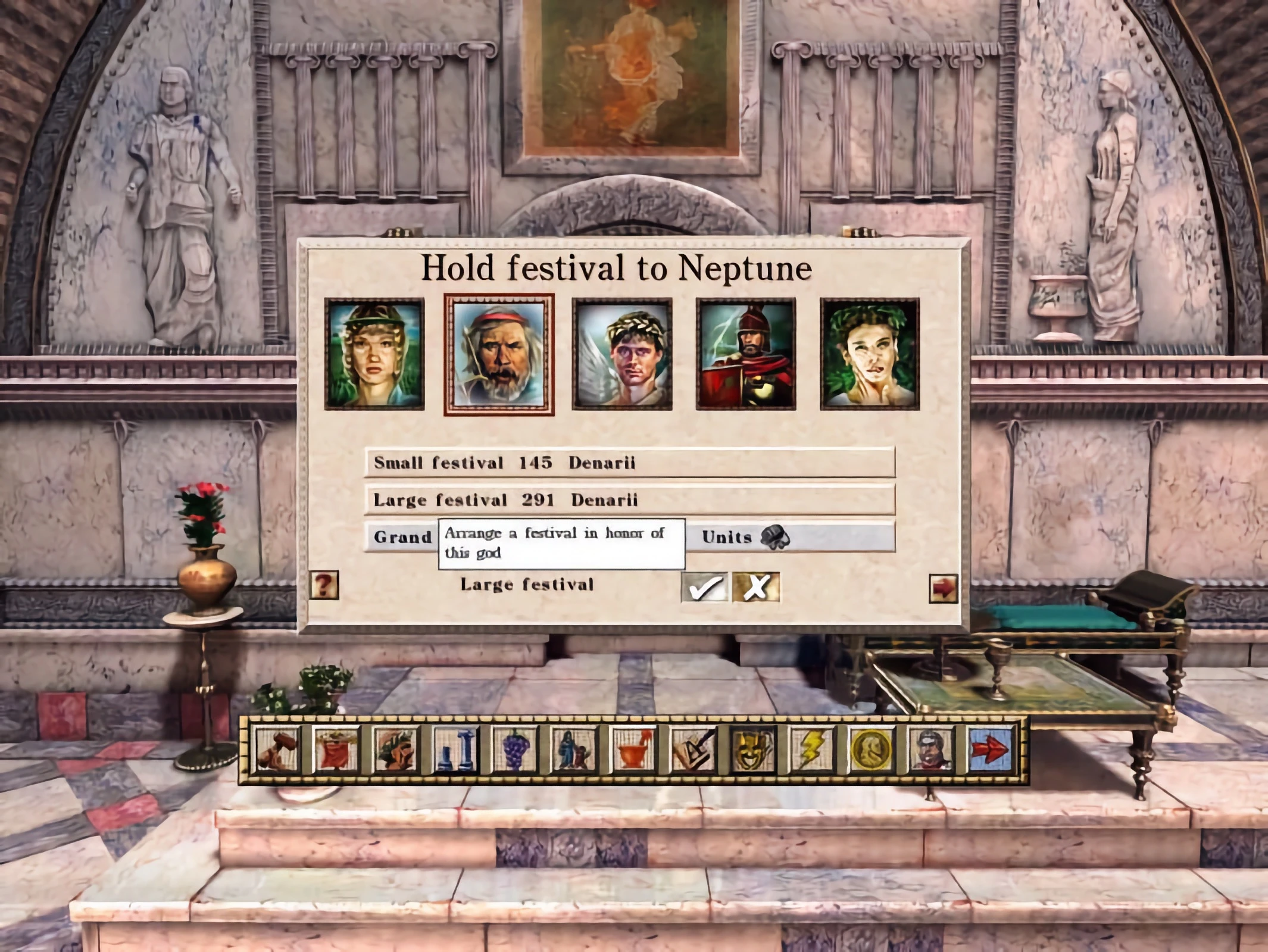Open the Military advisor red standard icon
Image resolution: width=1268 pixels, height=952 pixels.
pos(337,750)
